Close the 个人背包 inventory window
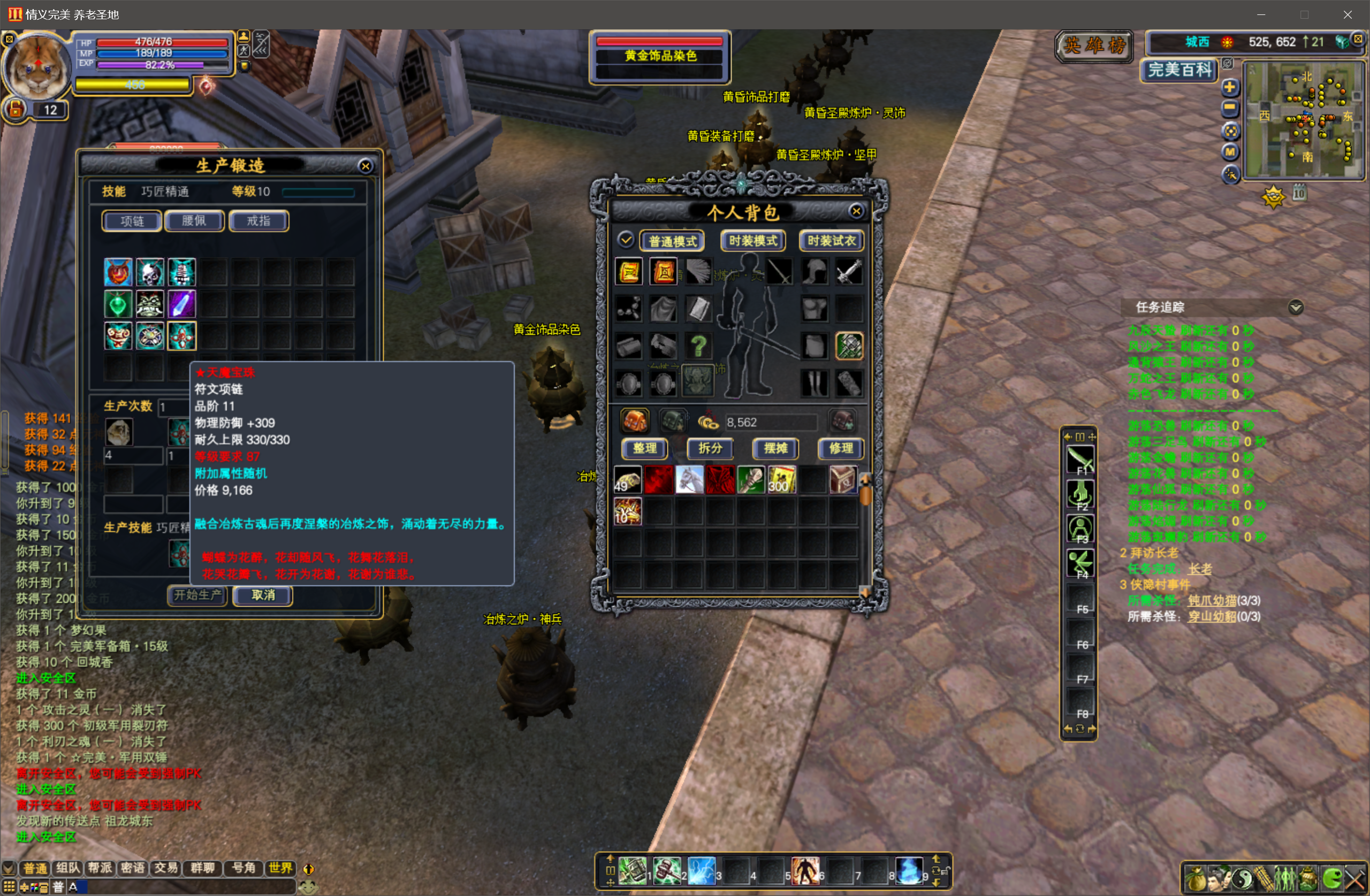Viewport: 1370px width, 896px height. point(856,211)
